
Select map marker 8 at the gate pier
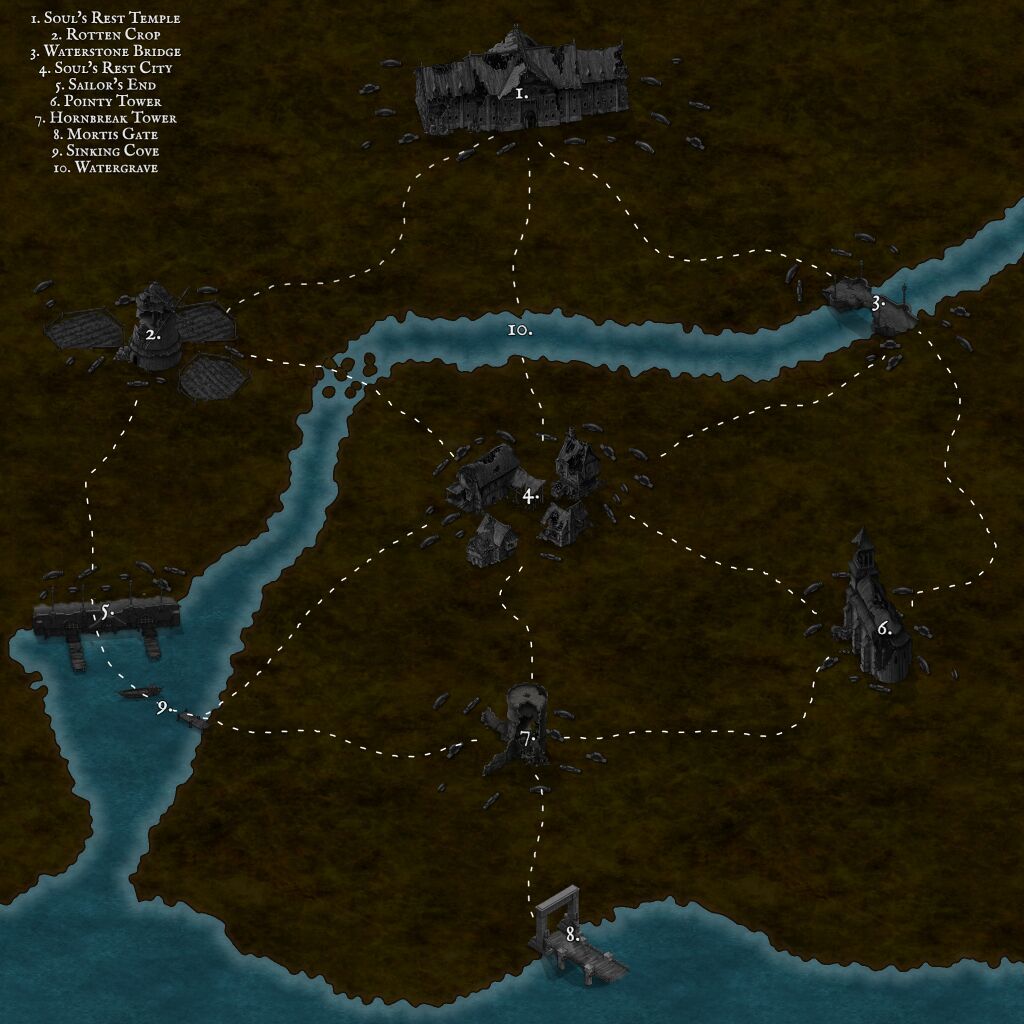coord(572,935)
